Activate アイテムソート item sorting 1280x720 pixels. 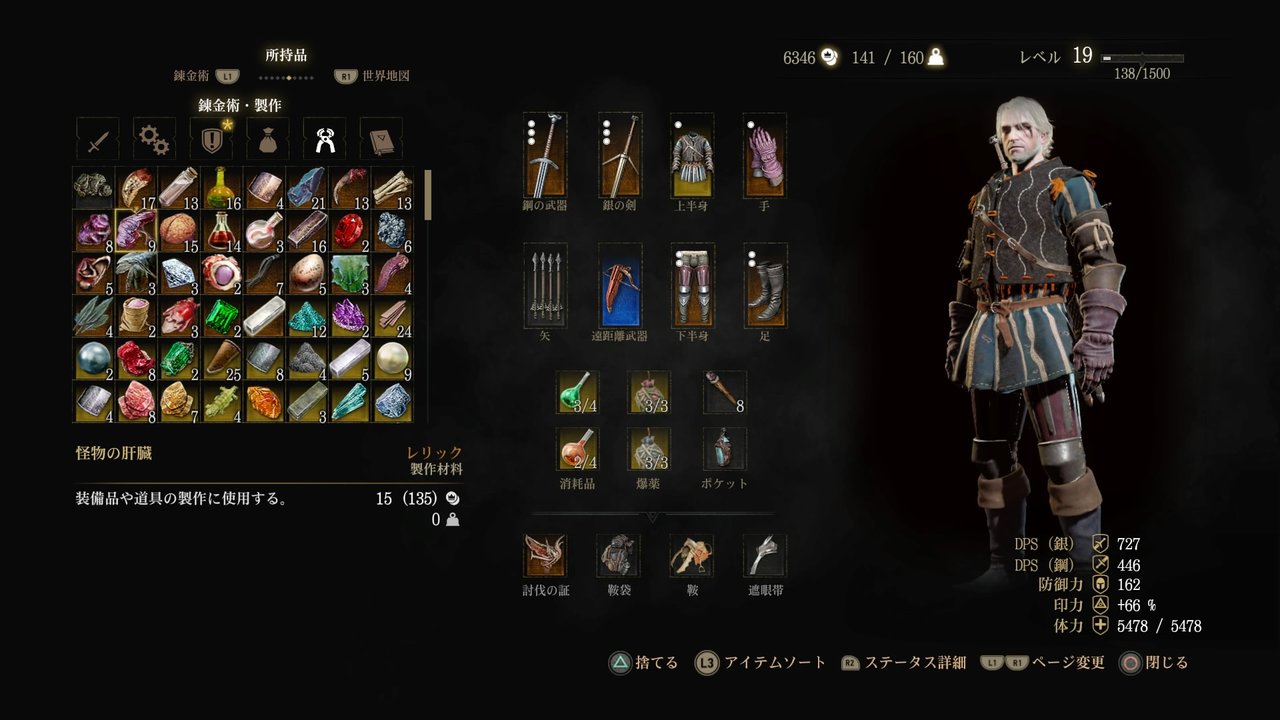tap(773, 663)
